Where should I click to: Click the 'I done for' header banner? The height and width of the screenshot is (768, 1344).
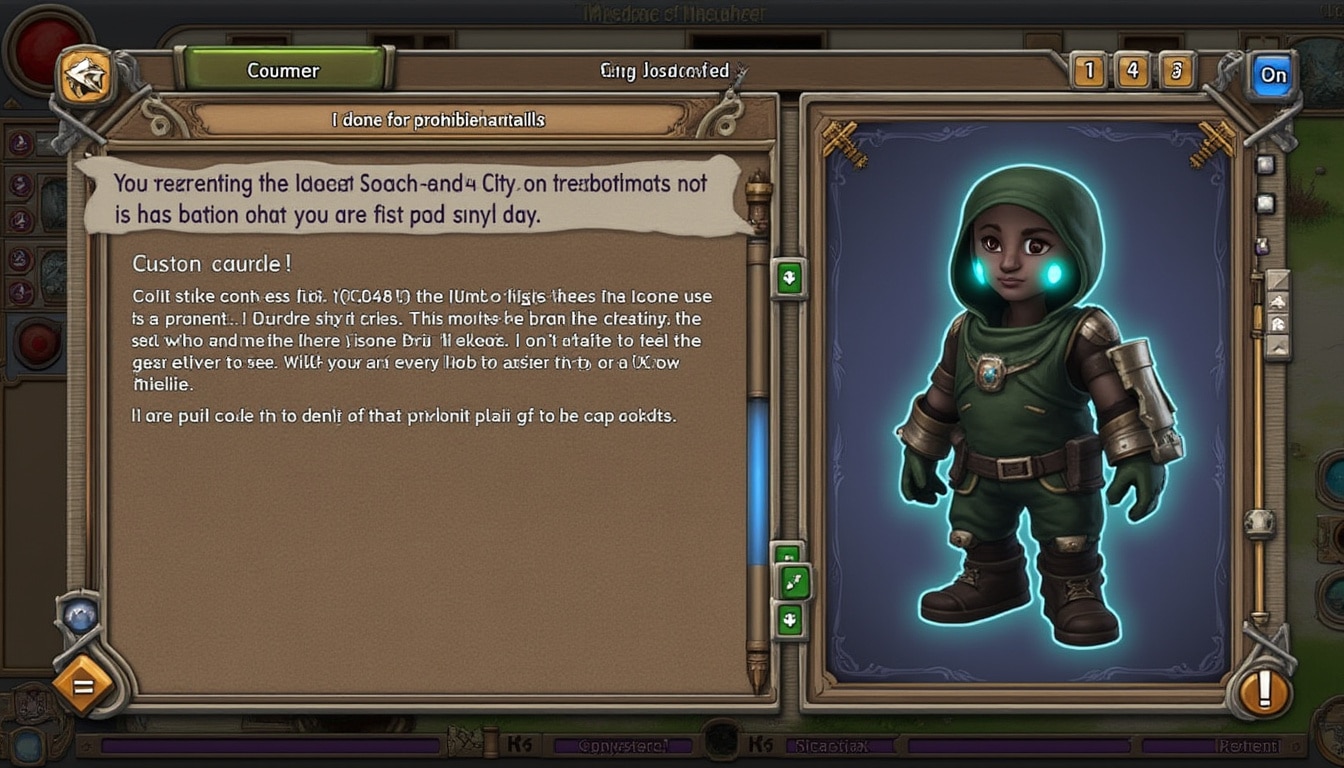438,120
